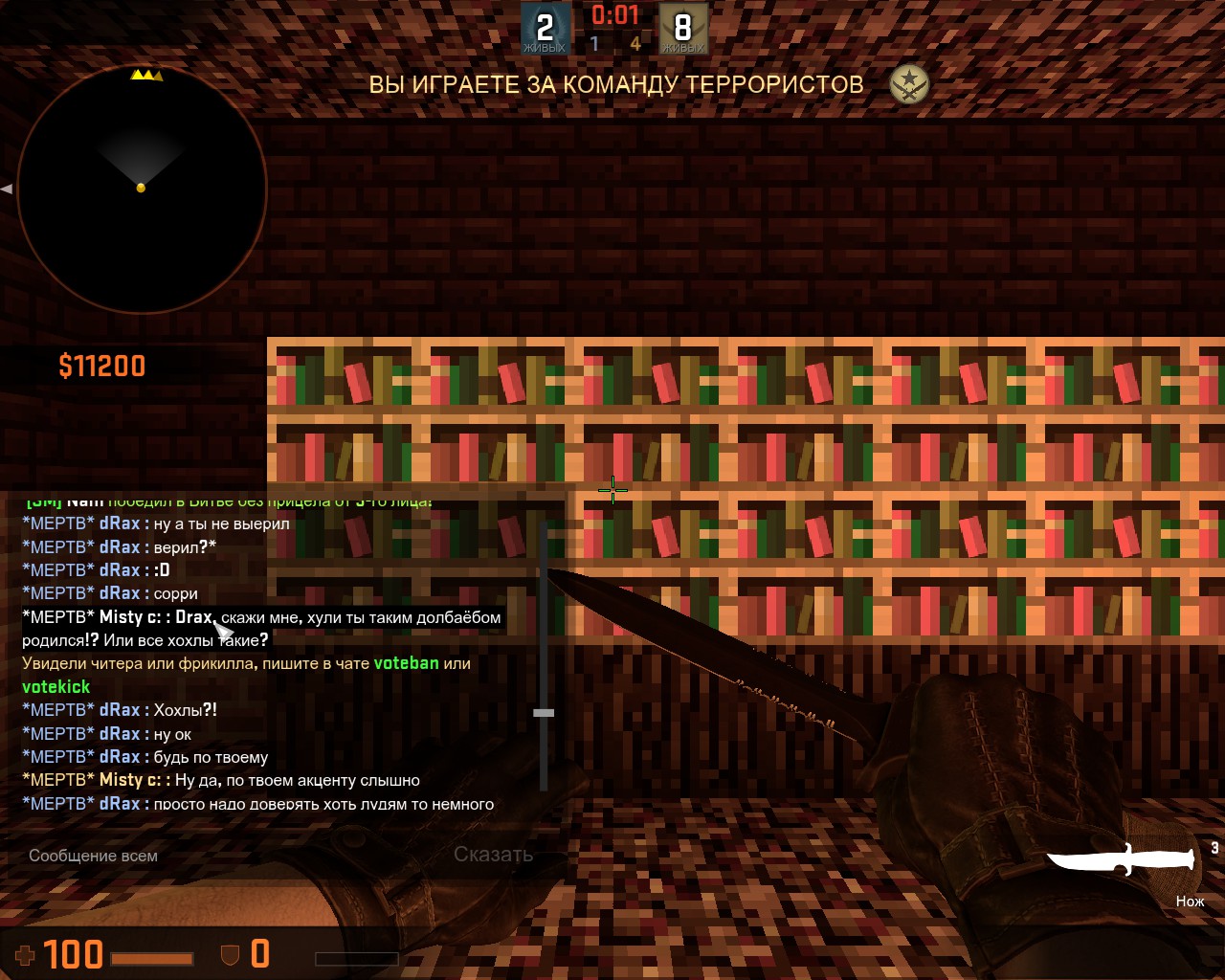This screenshot has height=980, width=1225.
Task: Send the message with the Сказать button
Action: [x=493, y=855]
